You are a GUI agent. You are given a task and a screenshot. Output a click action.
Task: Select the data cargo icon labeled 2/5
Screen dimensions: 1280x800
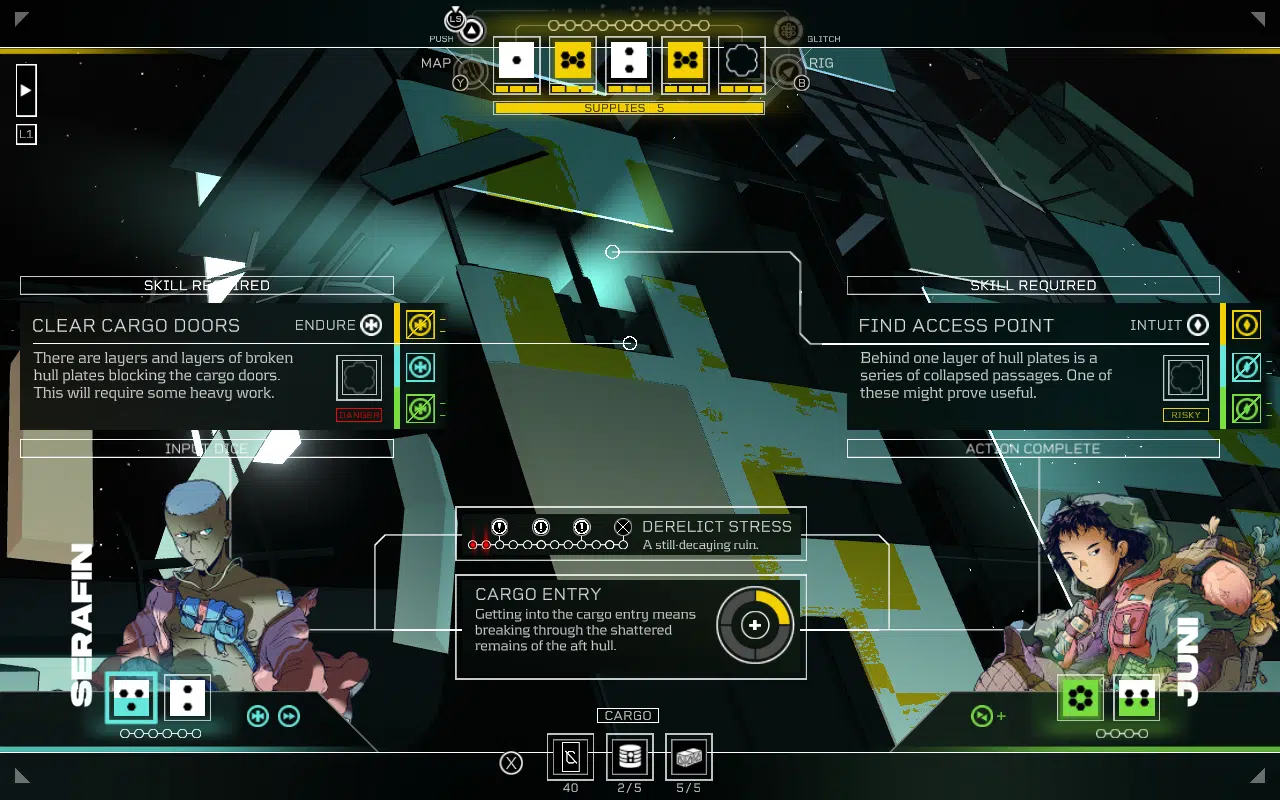click(629, 758)
